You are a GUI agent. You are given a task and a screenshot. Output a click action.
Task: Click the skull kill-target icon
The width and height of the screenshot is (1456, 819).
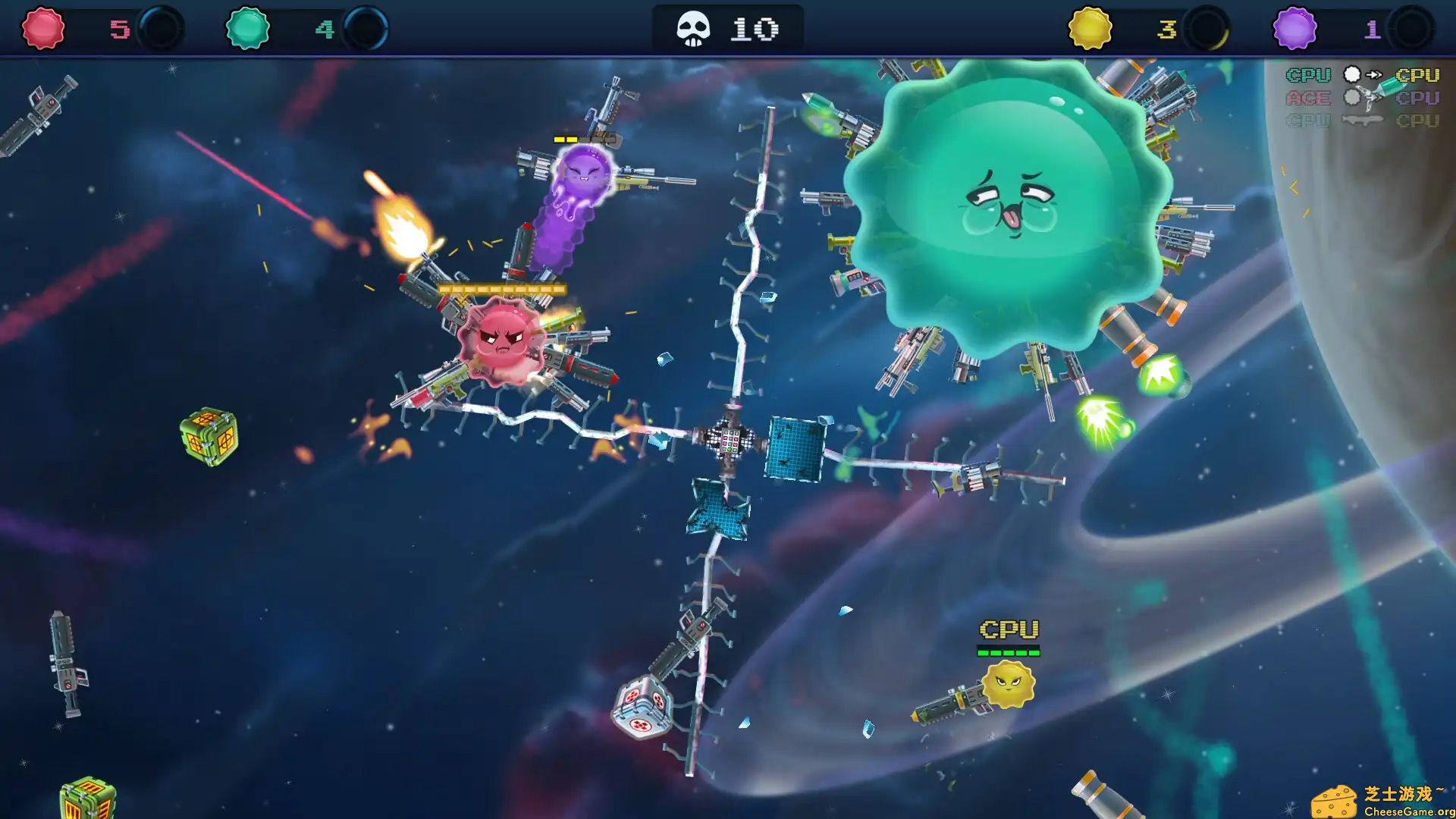tap(693, 30)
